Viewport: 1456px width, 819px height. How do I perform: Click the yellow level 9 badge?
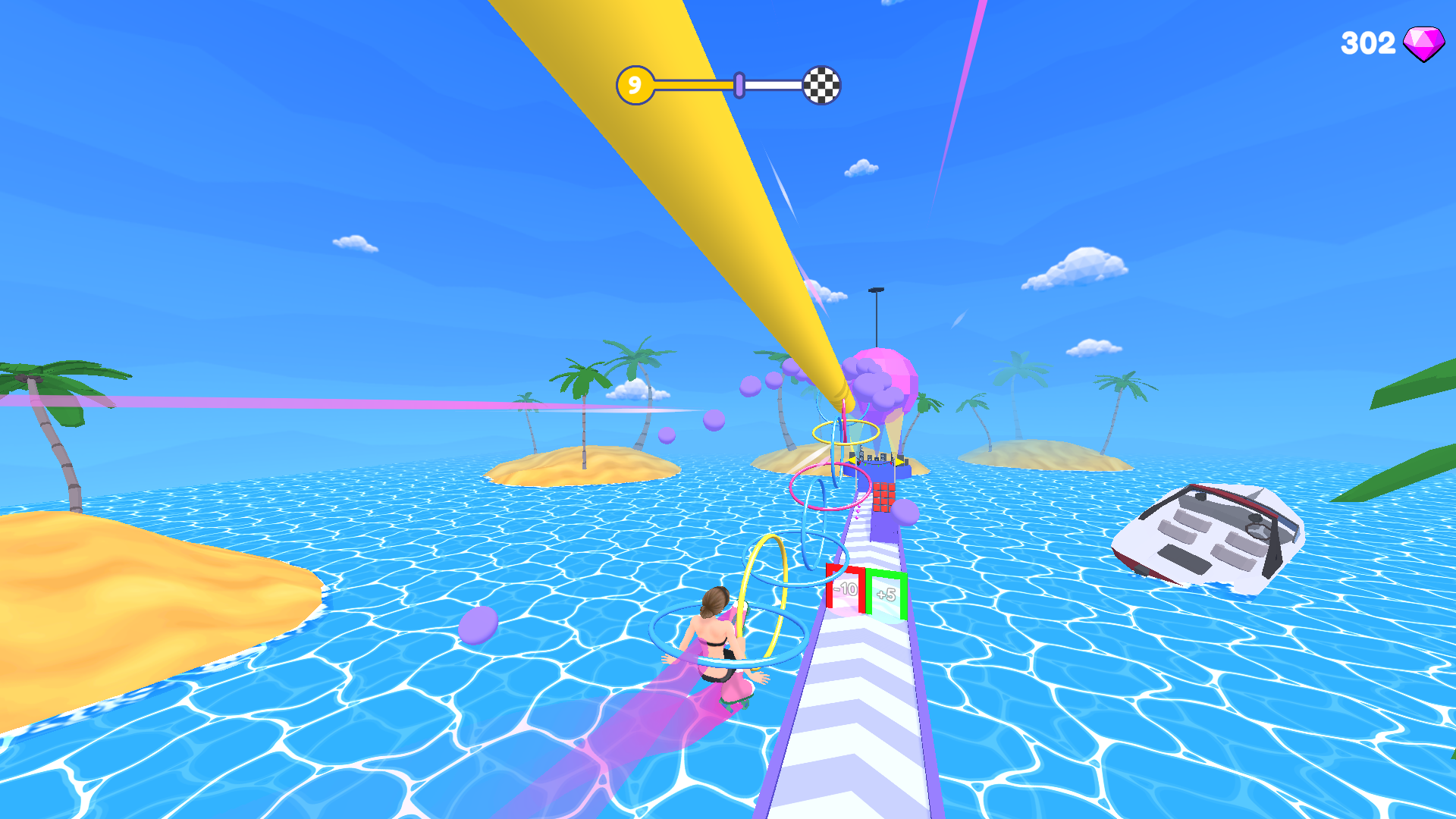[x=634, y=83]
